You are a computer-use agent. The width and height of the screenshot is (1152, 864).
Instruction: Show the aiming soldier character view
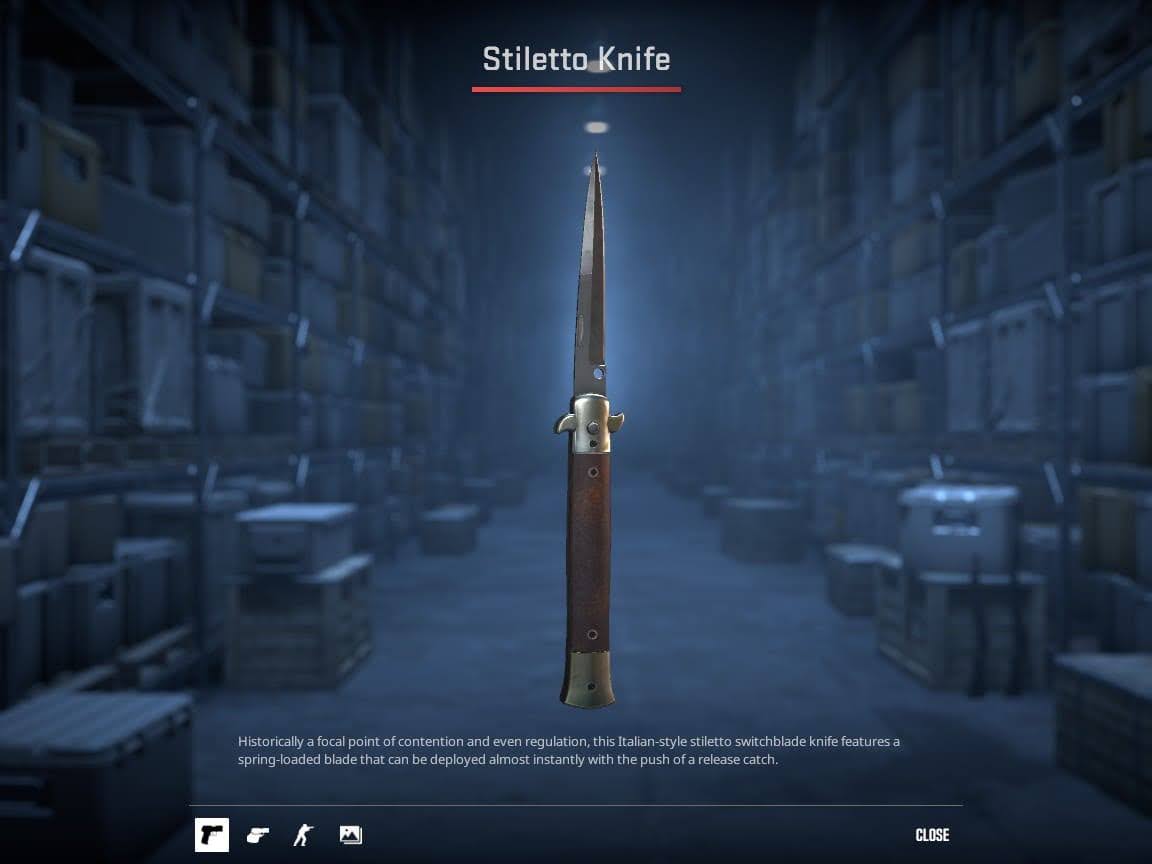tap(304, 834)
